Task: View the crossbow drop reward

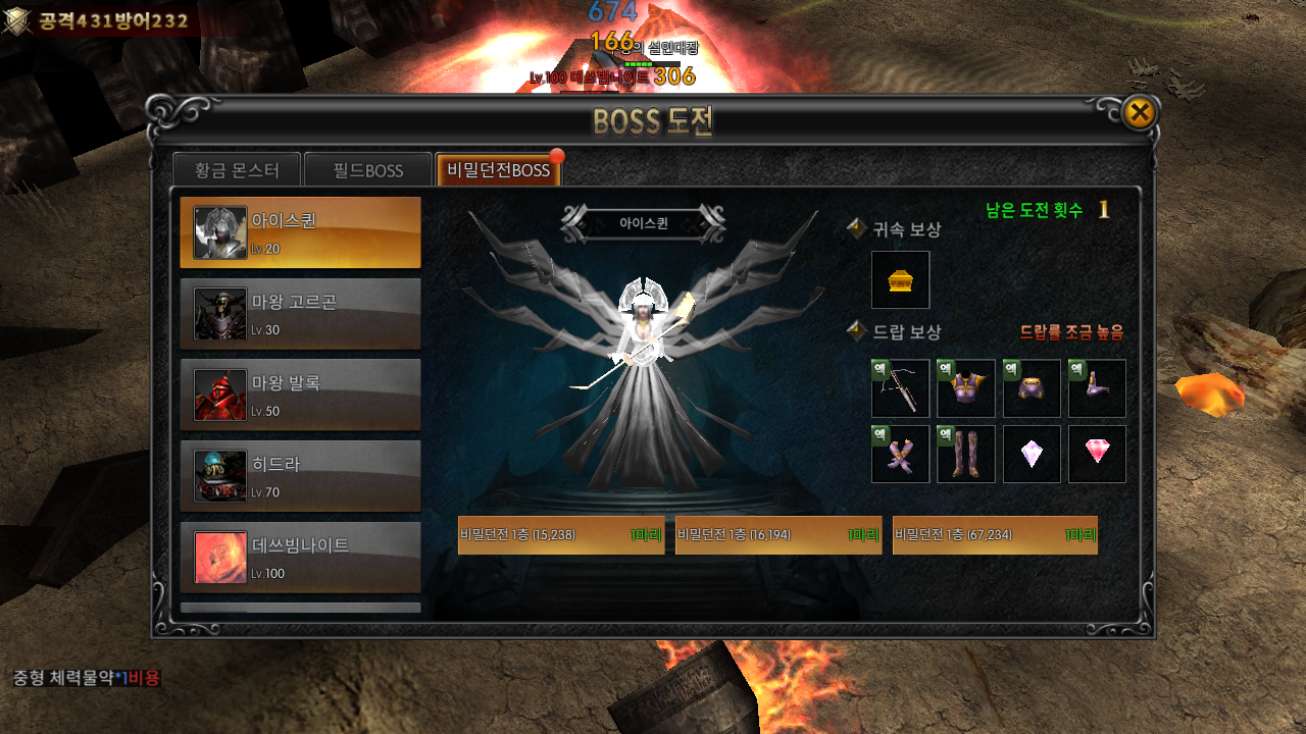Action: click(x=900, y=388)
